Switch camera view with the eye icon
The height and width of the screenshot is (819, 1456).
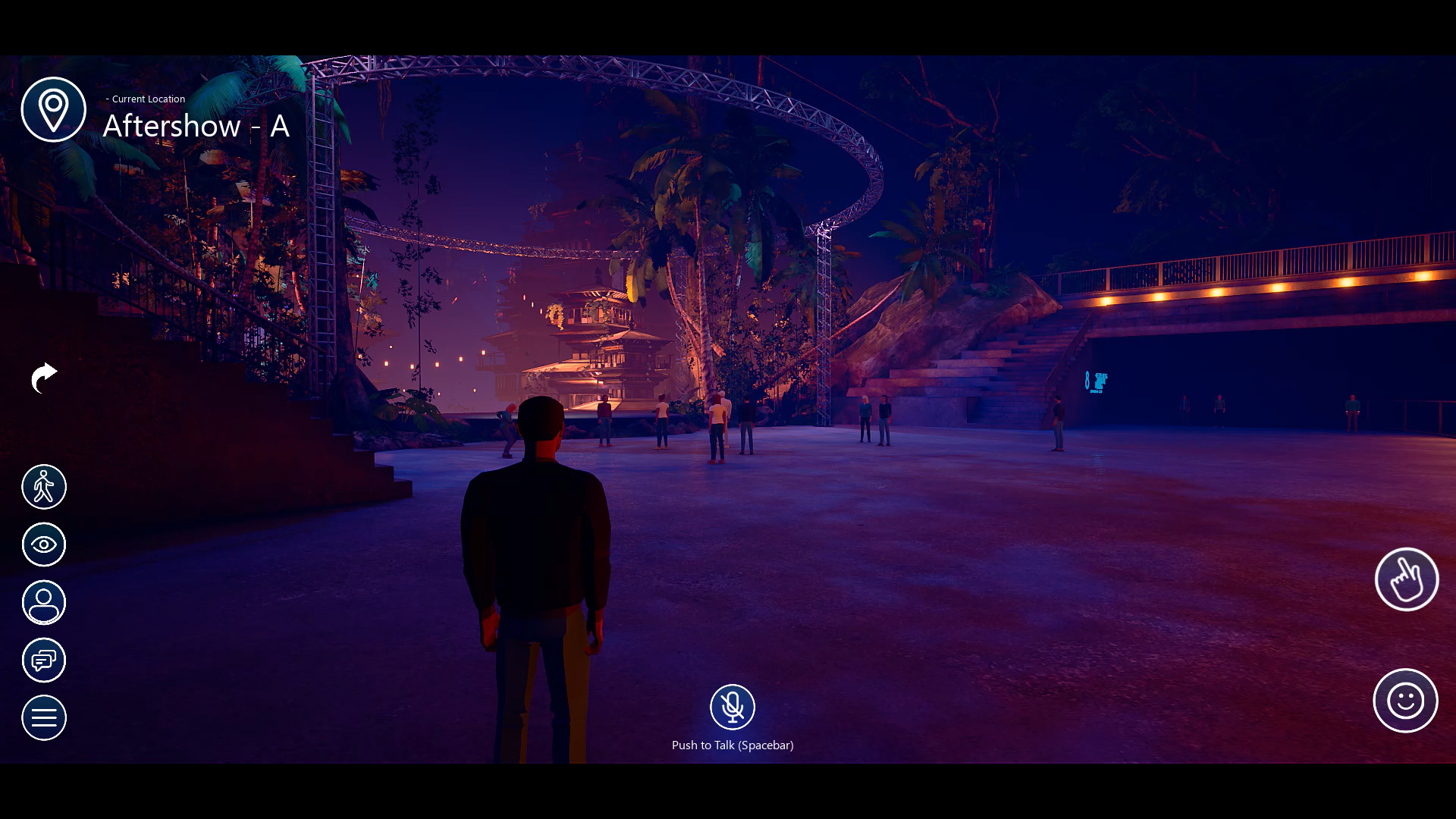[x=44, y=544]
